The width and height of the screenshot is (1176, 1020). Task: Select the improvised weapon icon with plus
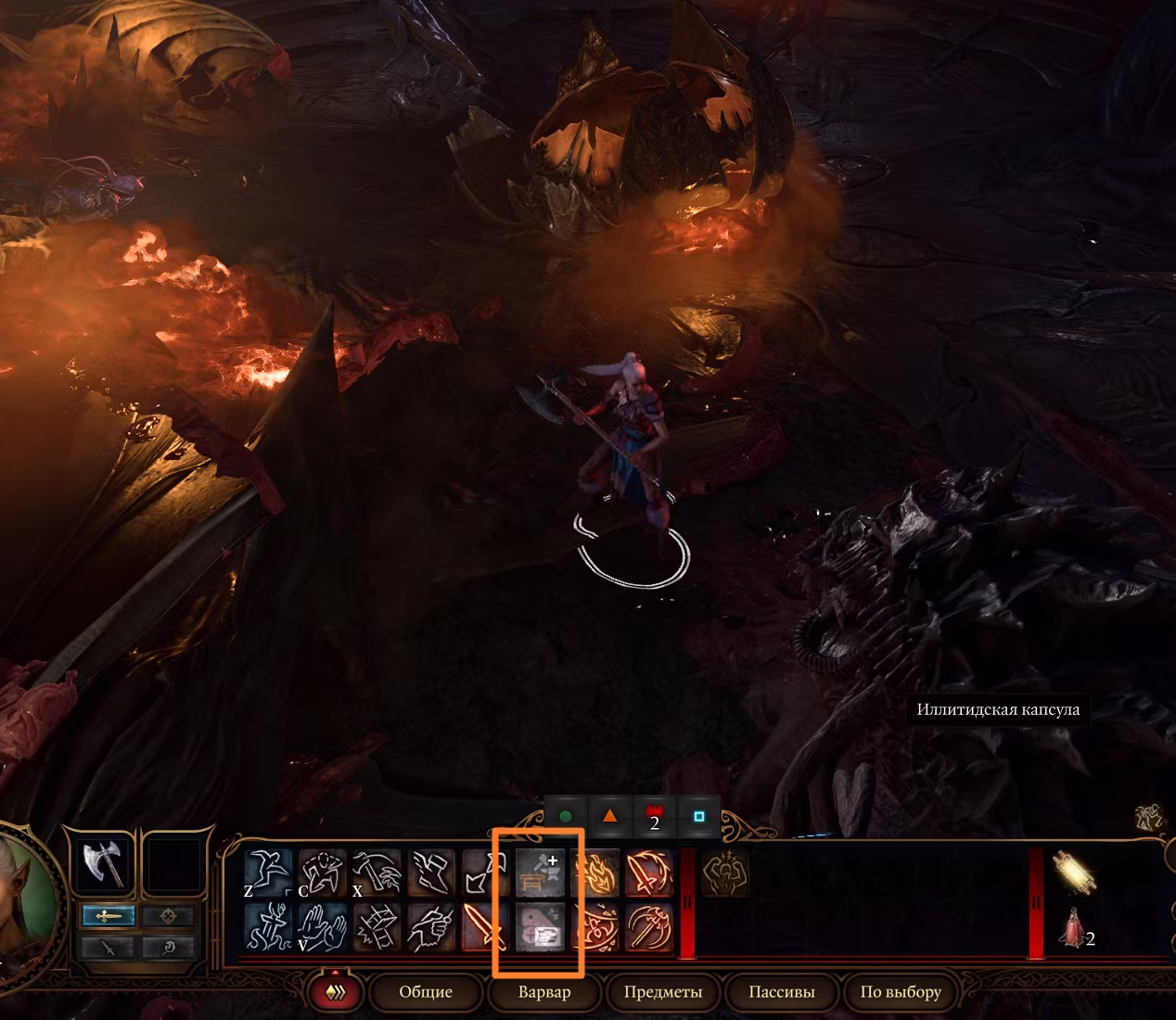click(541, 873)
